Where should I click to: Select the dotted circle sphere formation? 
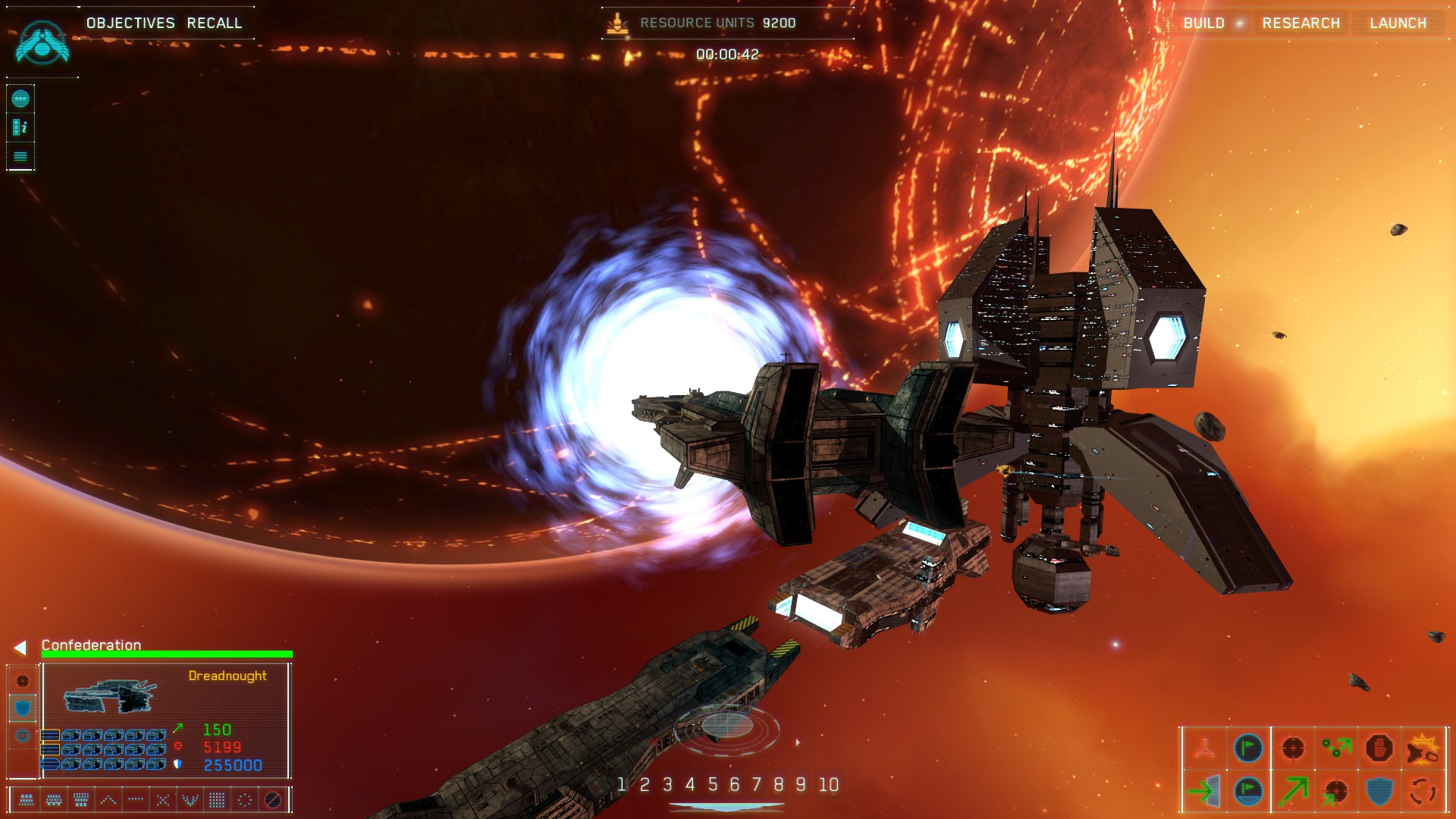245,799
